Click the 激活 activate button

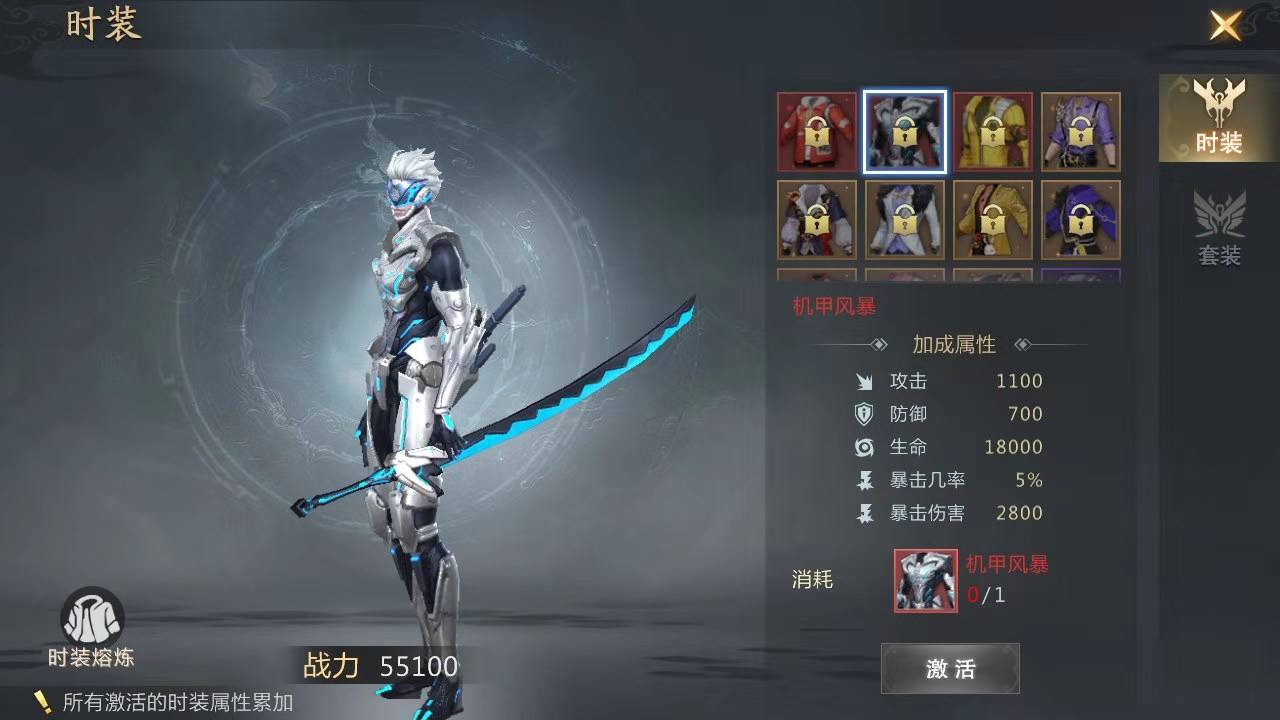[x=950, y=668]
